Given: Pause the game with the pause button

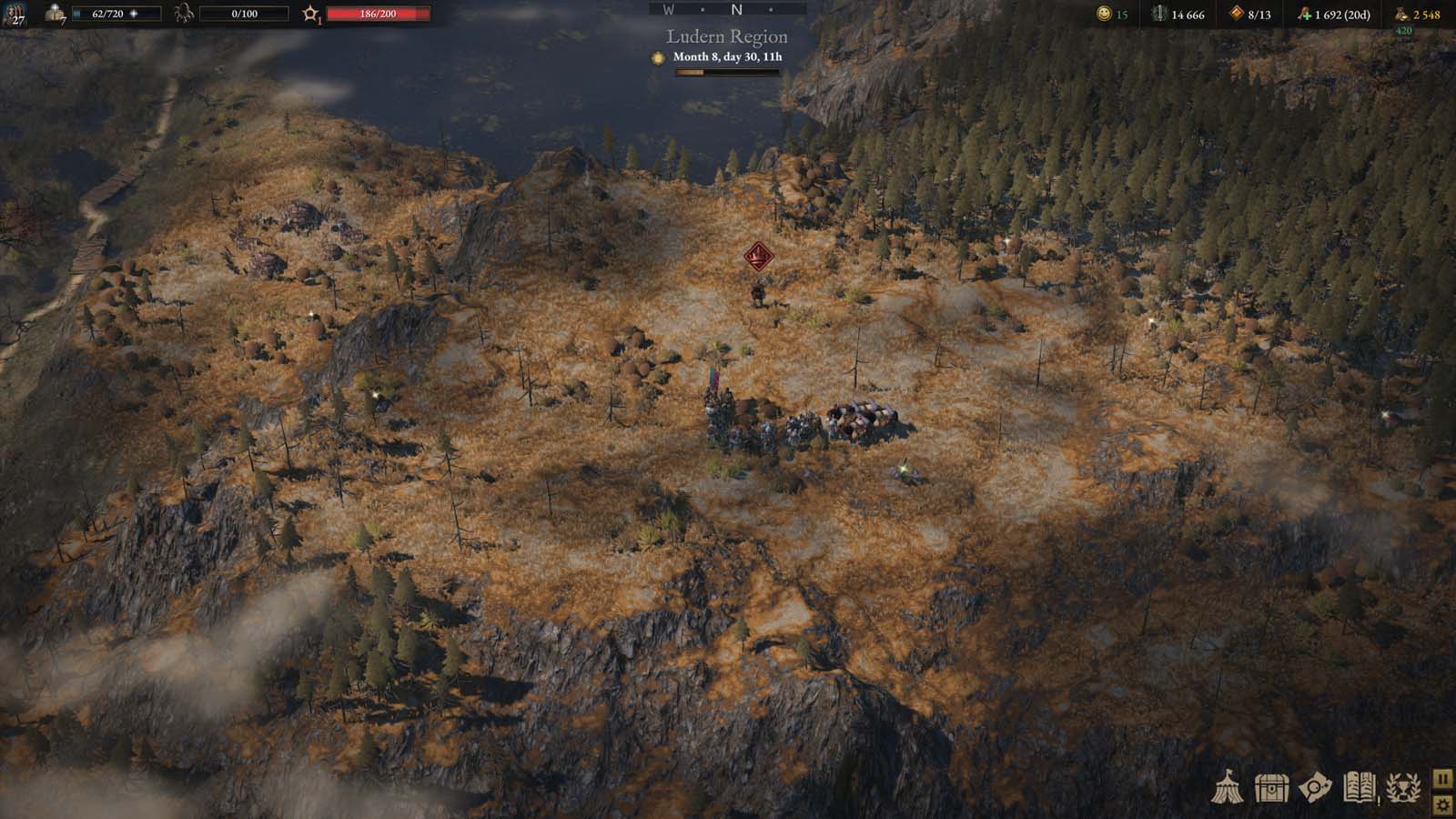Looking at the screenshot, I should coord(1442,779).
